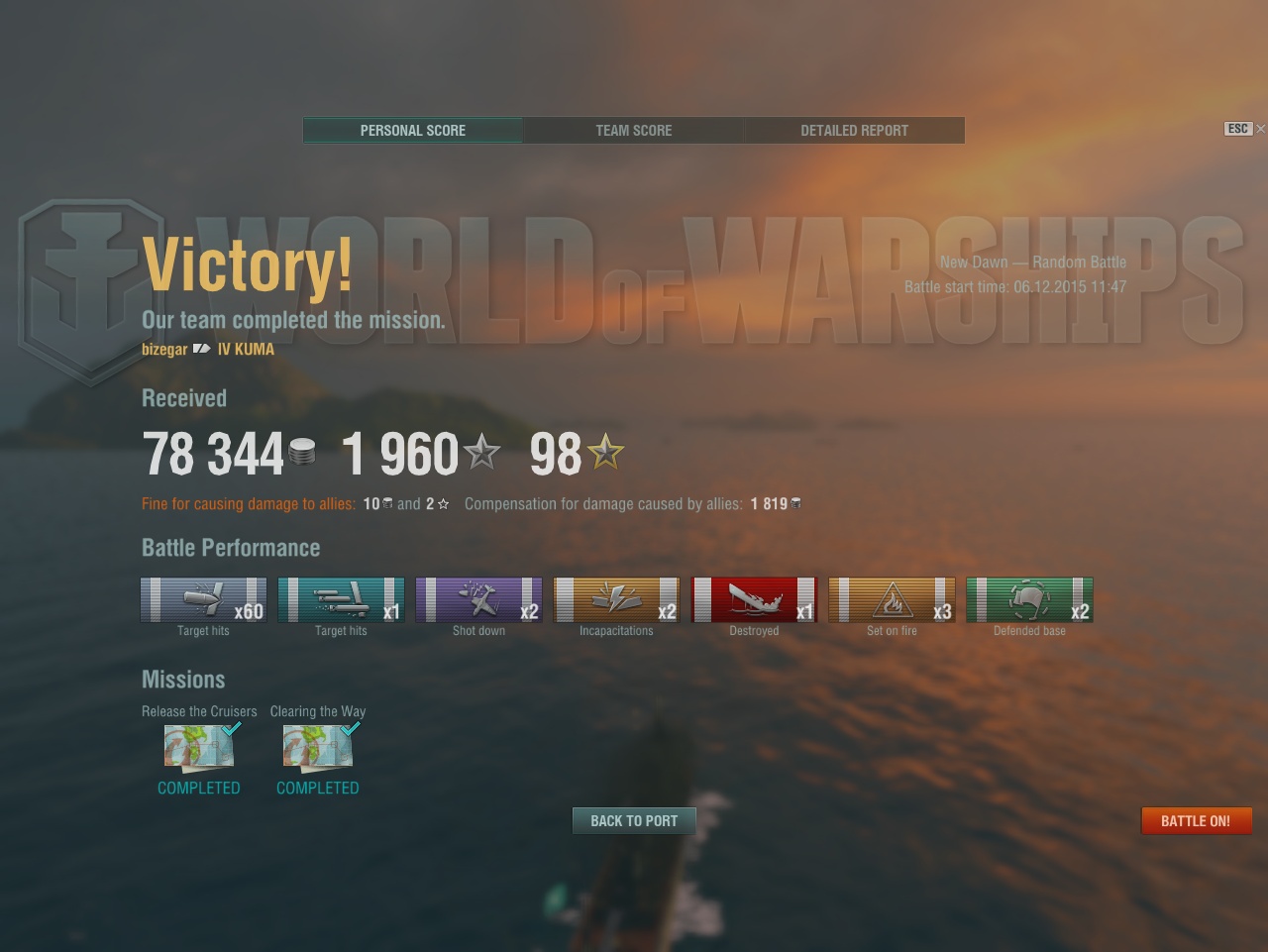This screenshot has height=952, width=1268.
Task: Close results screen with the X button
Action: click(1260, 129)
